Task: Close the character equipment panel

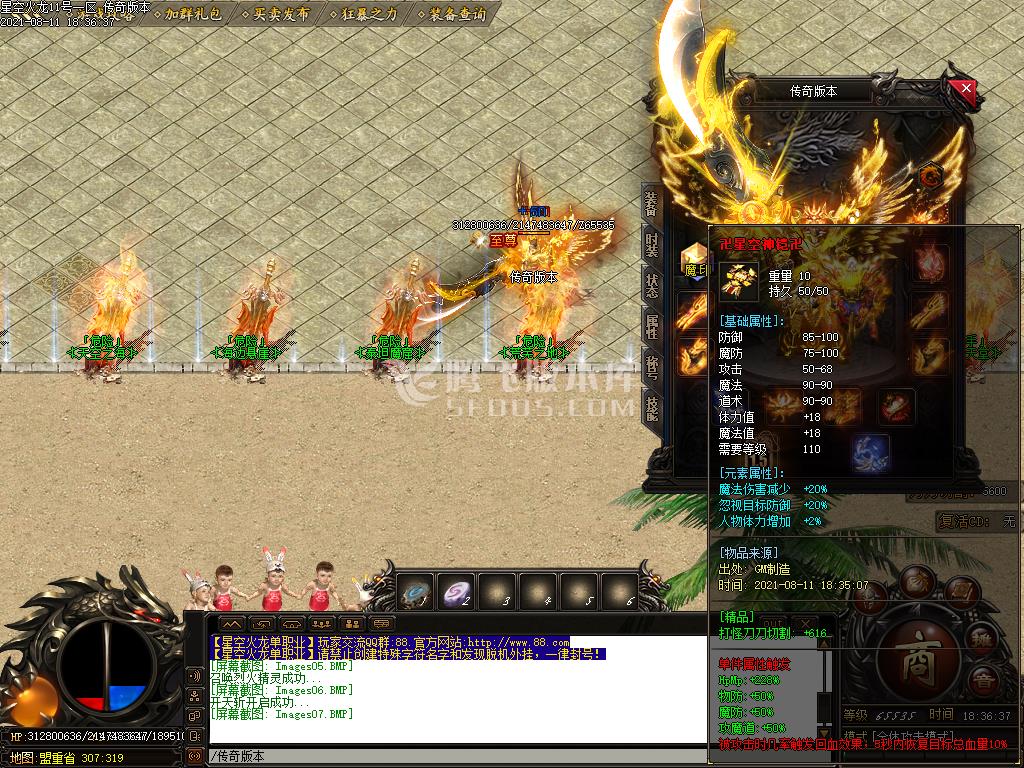Action: tap(965, 89)
